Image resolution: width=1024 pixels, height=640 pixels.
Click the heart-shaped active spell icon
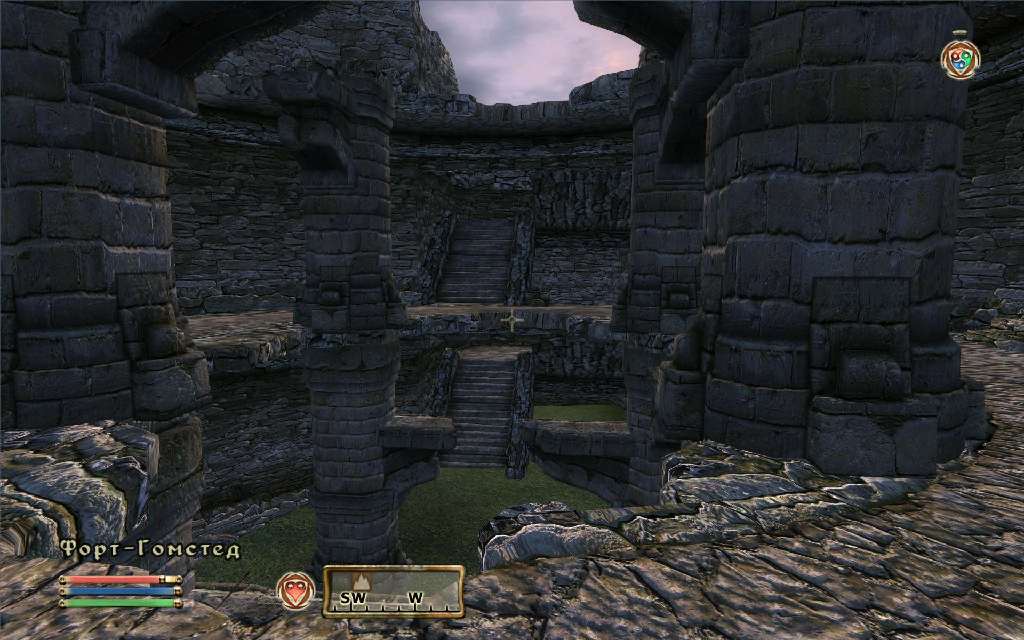pyautogui.click(x=296, y=588)
